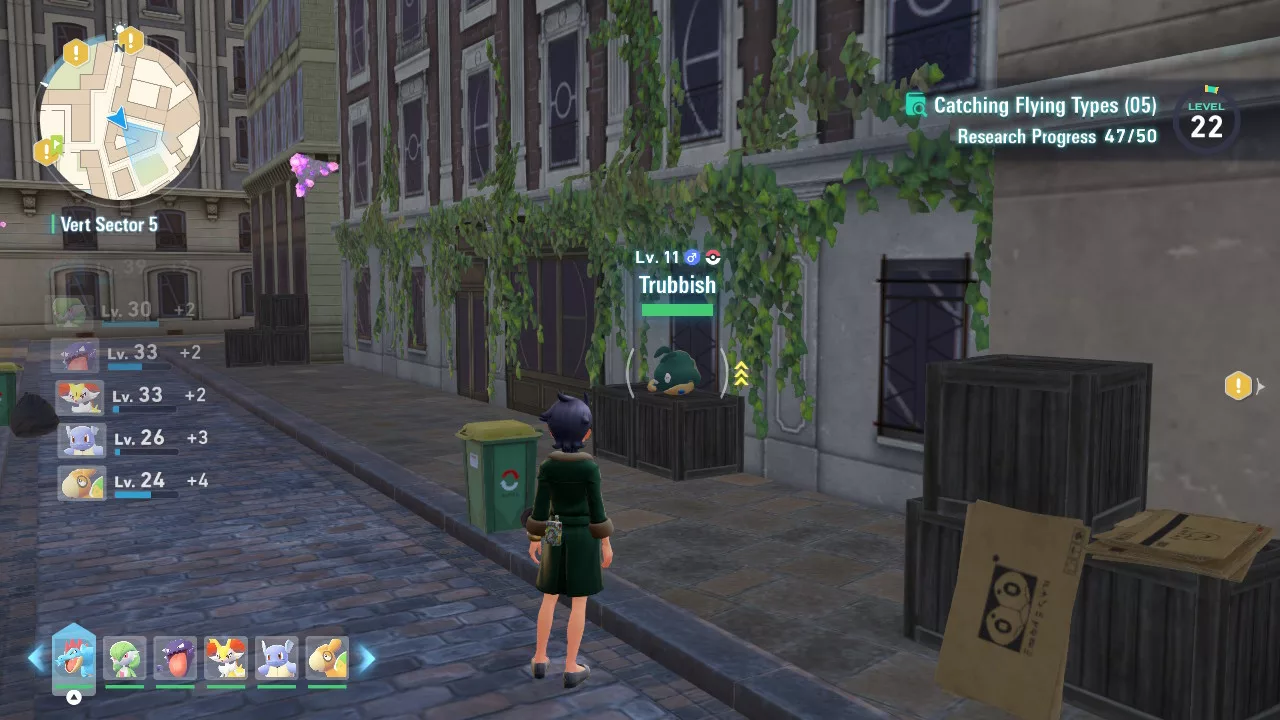Choose Gardevoir from the bottom party bar
The height and width of the screenshot is (720, 1280).
point(124,658)
